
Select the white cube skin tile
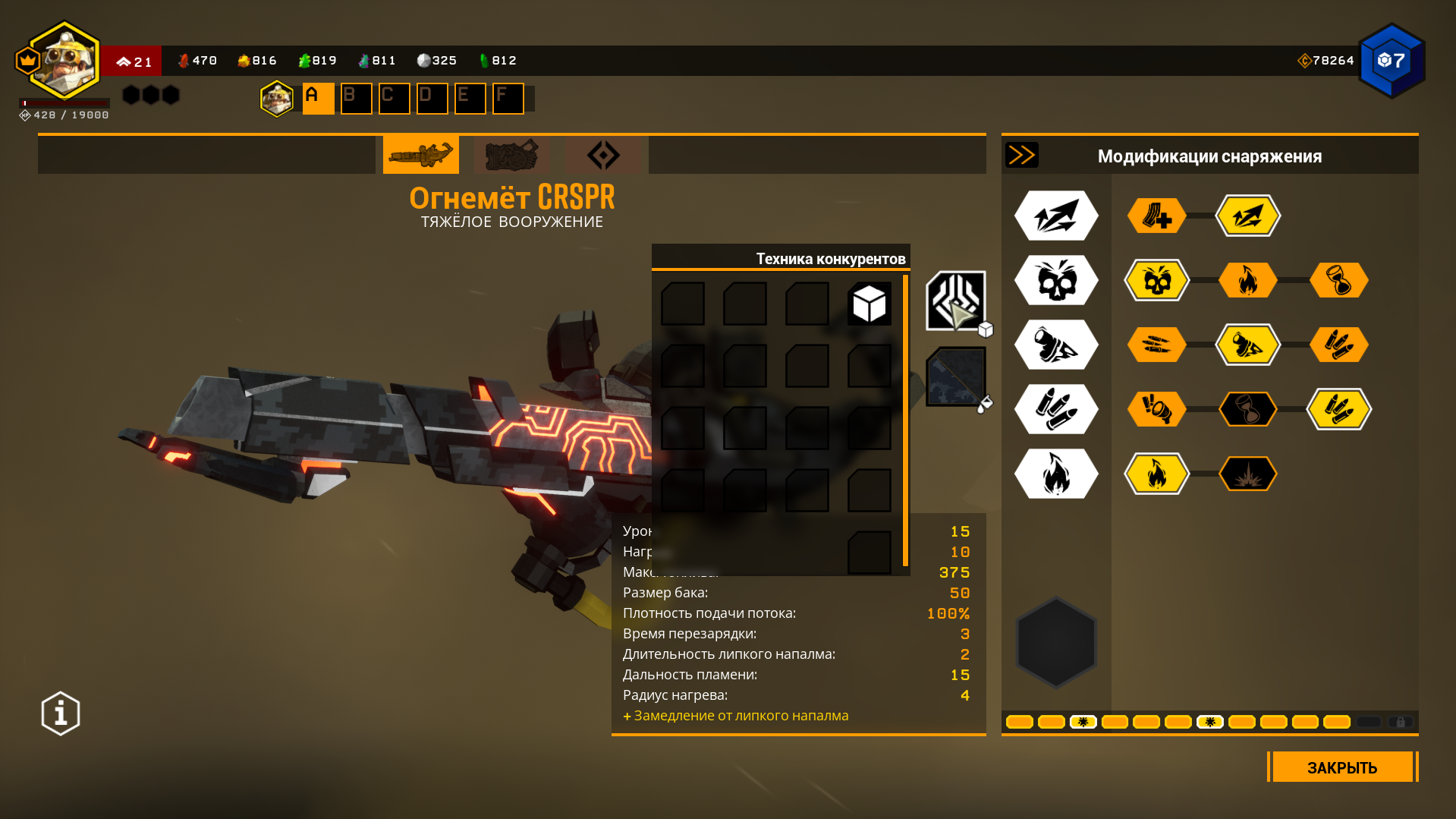(x=870, y=304)
